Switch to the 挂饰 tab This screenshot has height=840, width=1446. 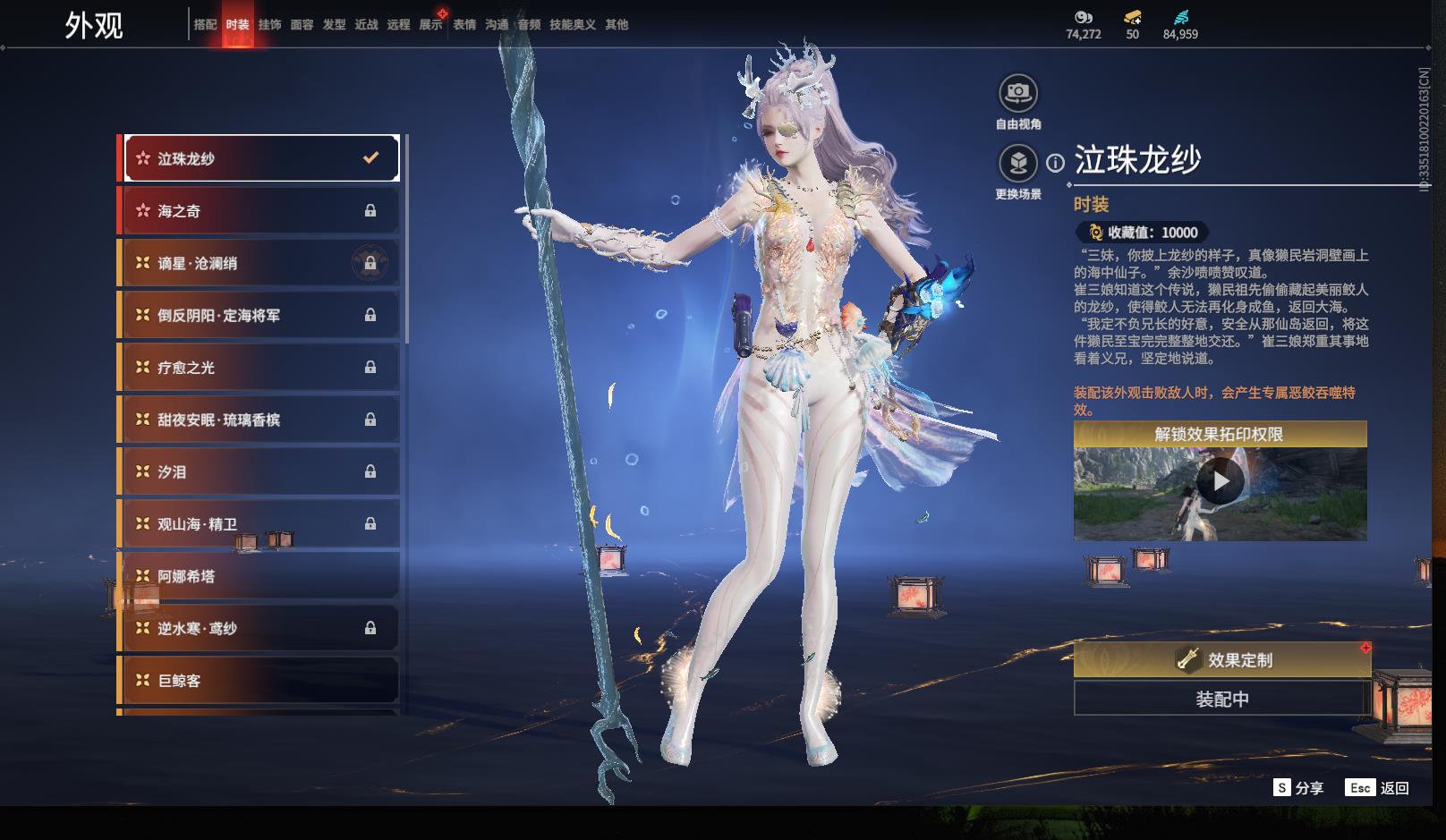pyautogui.click(x=269, y=25)
